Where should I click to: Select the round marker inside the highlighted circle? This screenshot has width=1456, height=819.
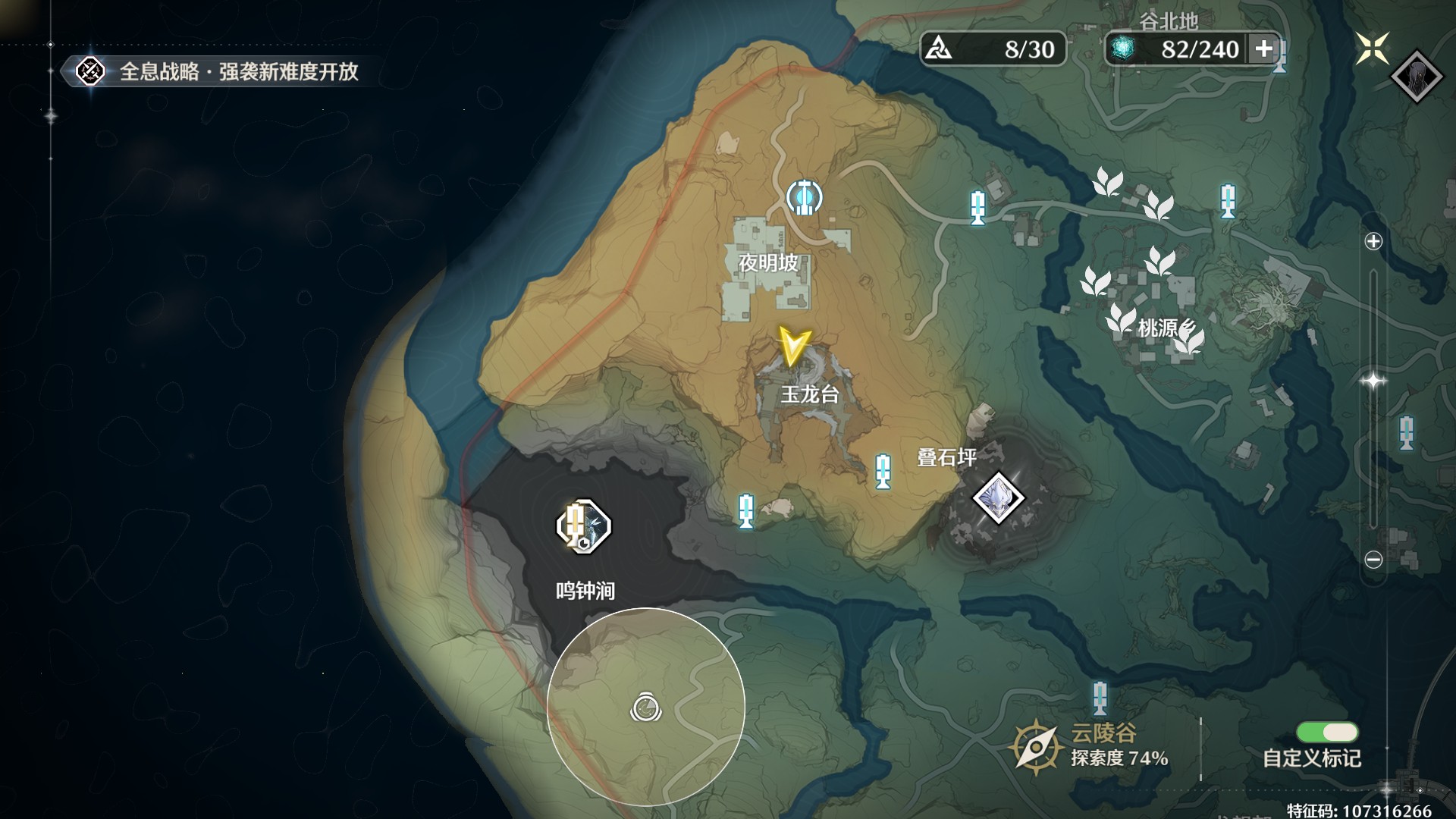point(646,708)
